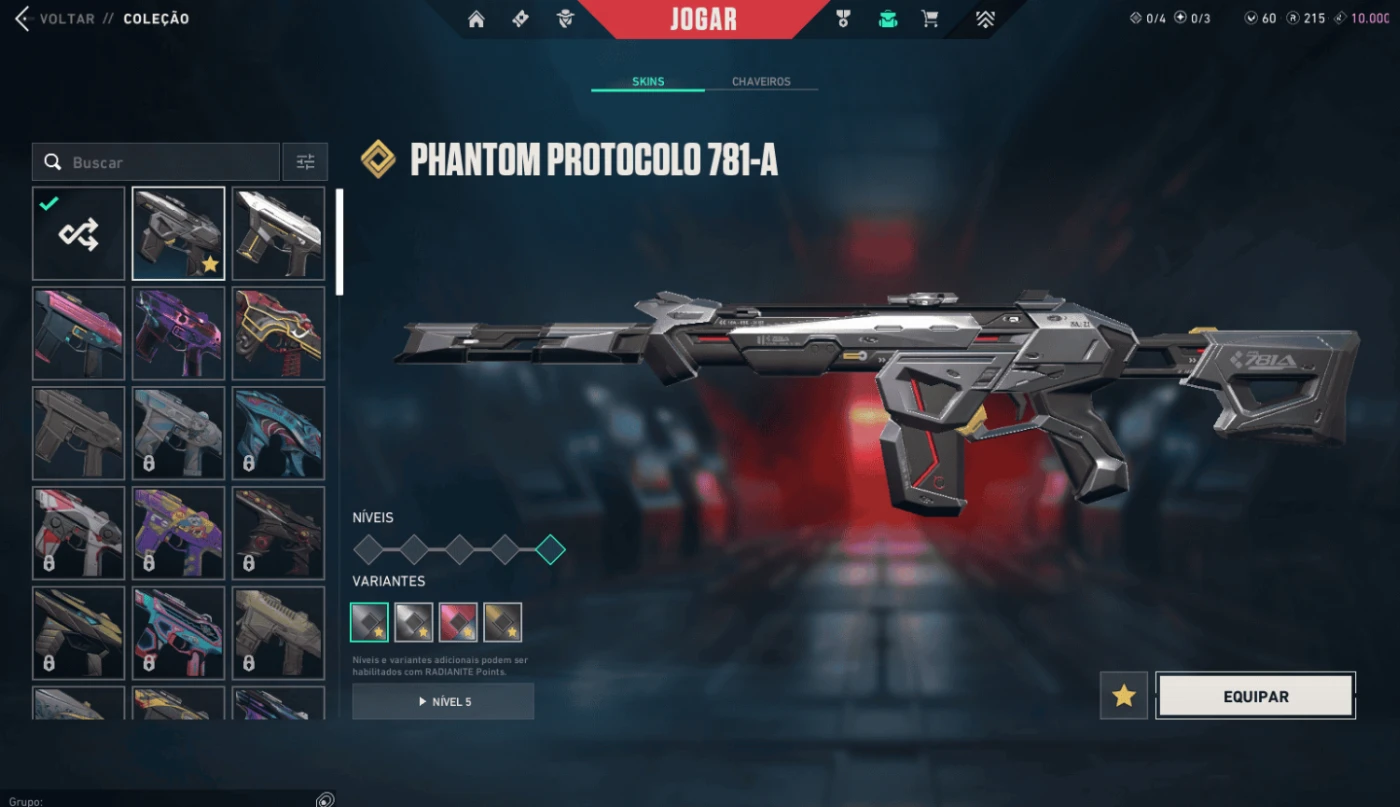Choose the white and gold Phantom skin thumbnail
This screenshot has width=1400, height=807.
point(278,234)
